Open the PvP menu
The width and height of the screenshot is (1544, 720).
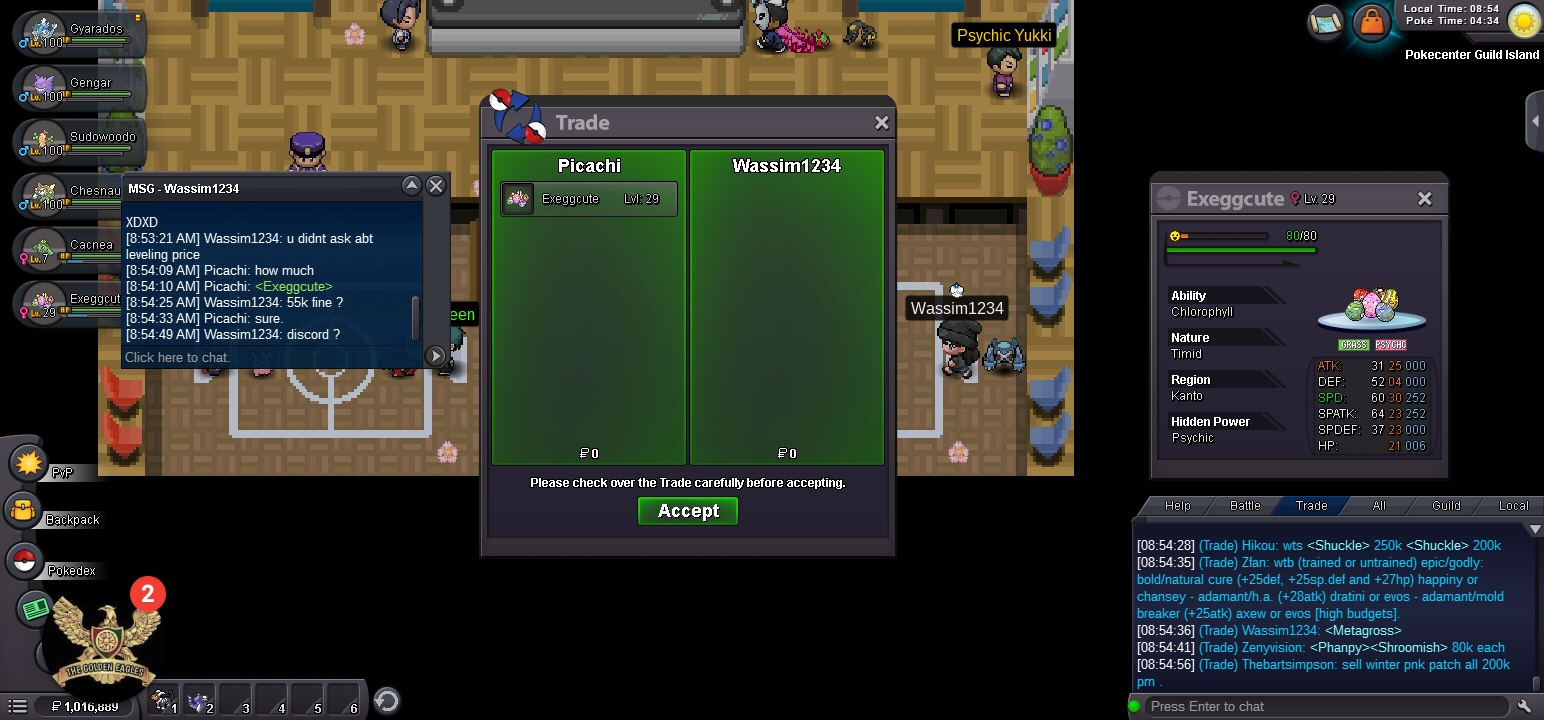(28, 463)
